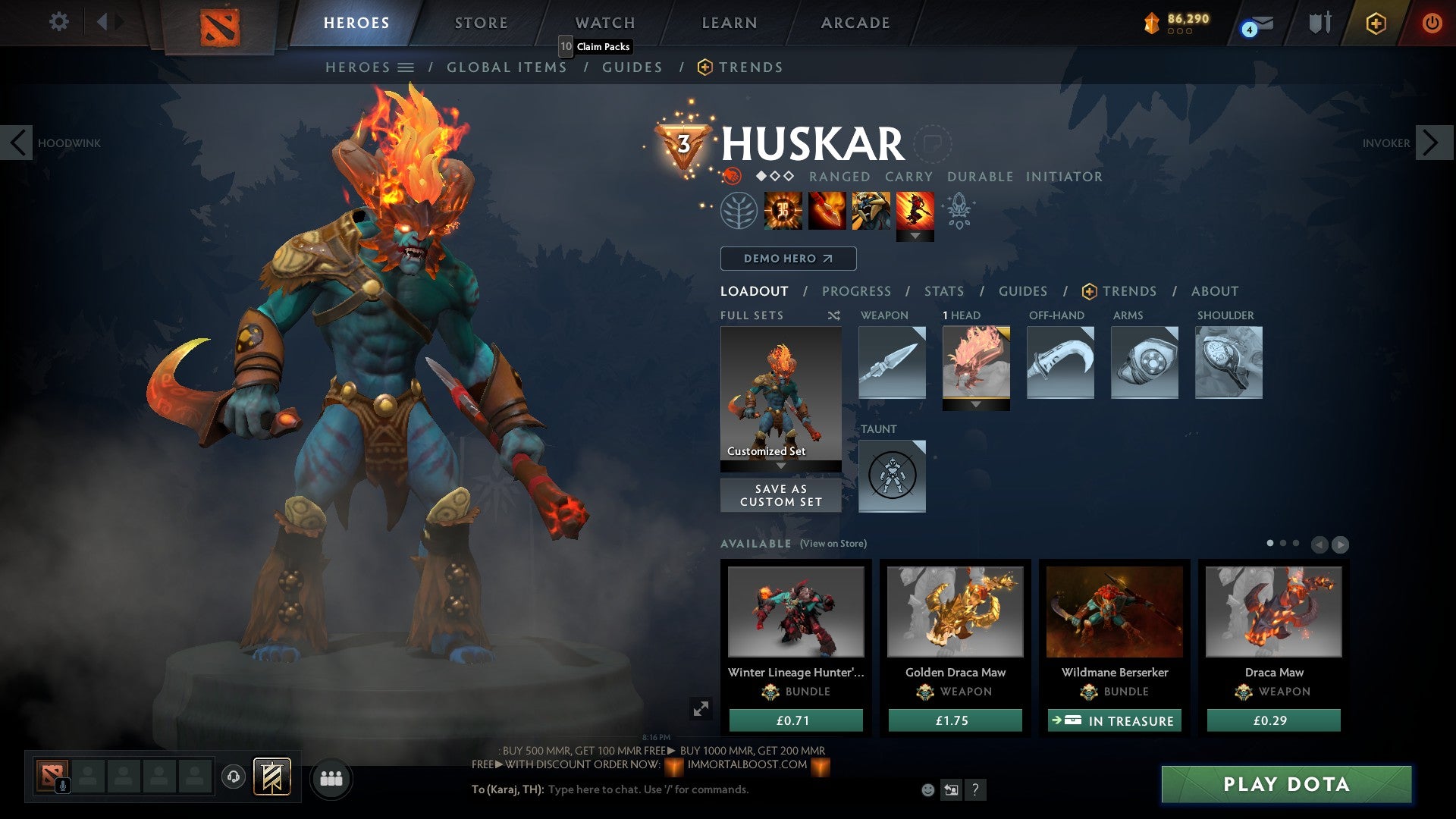Screen dimensions: 1456x819
Task: Open the armory shield and sword icon
Action: click(x=1319, y=23)
